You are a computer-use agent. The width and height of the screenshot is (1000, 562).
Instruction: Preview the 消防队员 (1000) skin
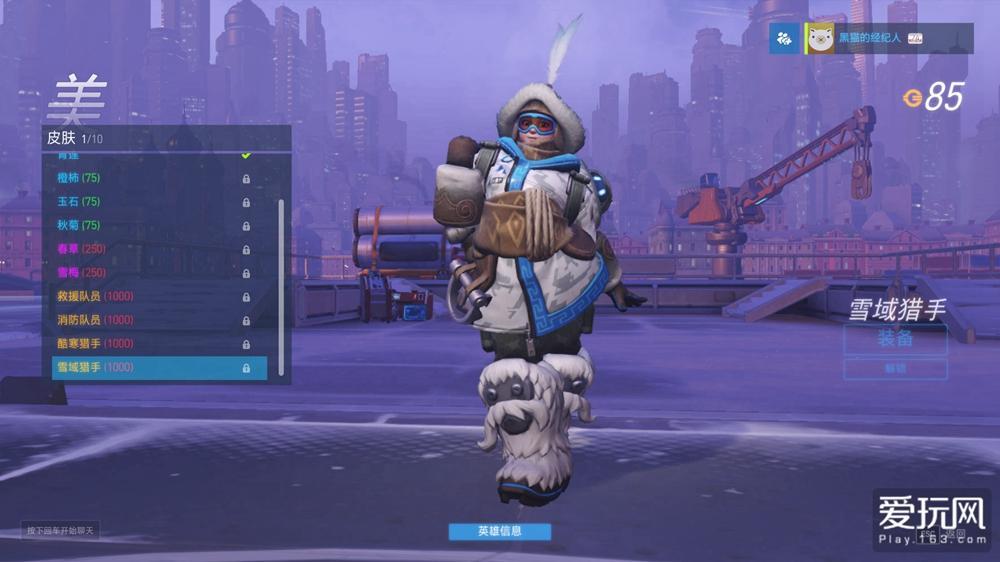point(150,320)
